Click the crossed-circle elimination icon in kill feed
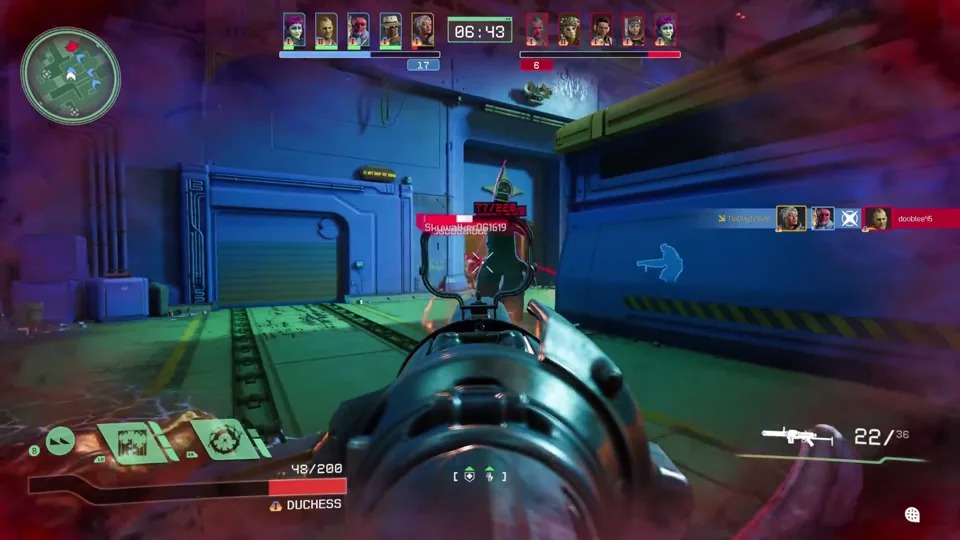Viewport: 960px width, 540px height. [x=849, y=218]
